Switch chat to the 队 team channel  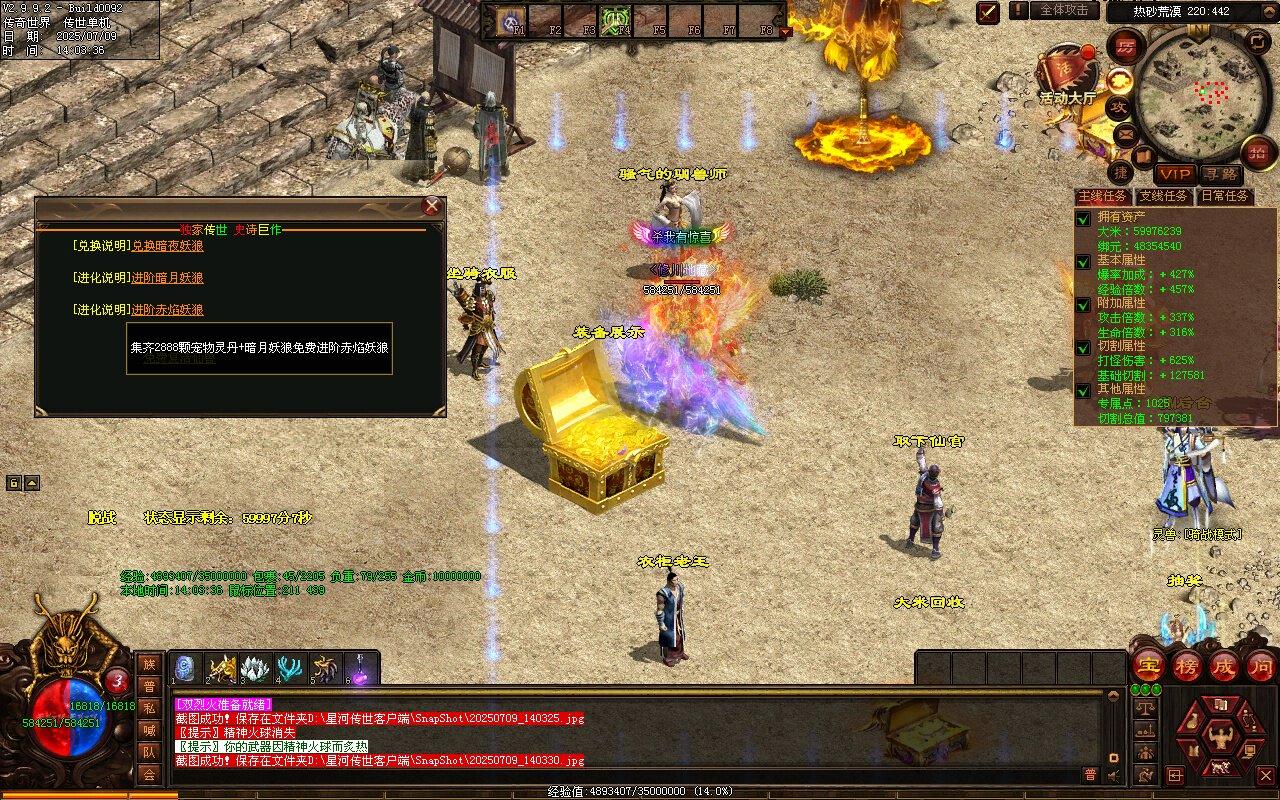tap(149, 752)
